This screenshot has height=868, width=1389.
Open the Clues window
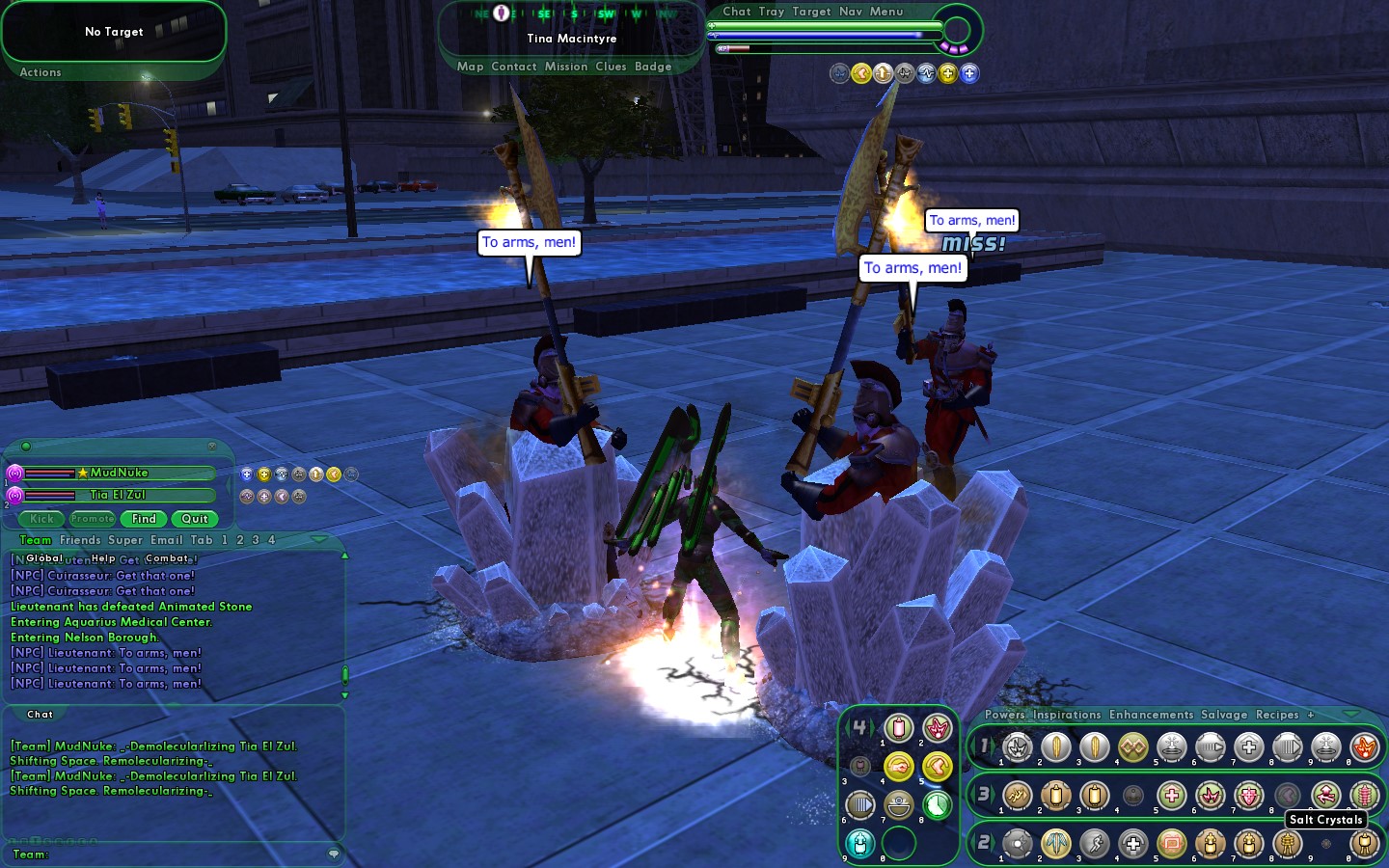coord(611,67)
